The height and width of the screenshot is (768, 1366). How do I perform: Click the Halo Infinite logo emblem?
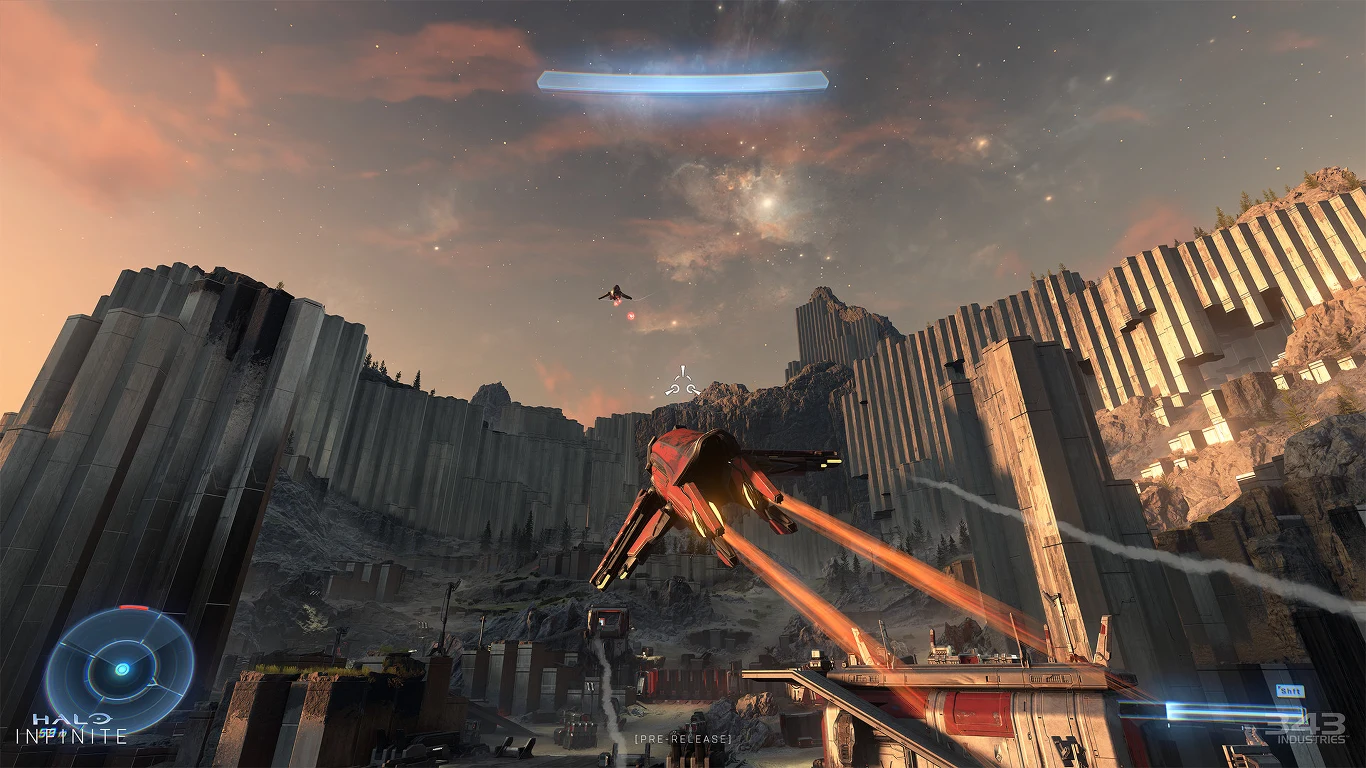pos(101,719)
